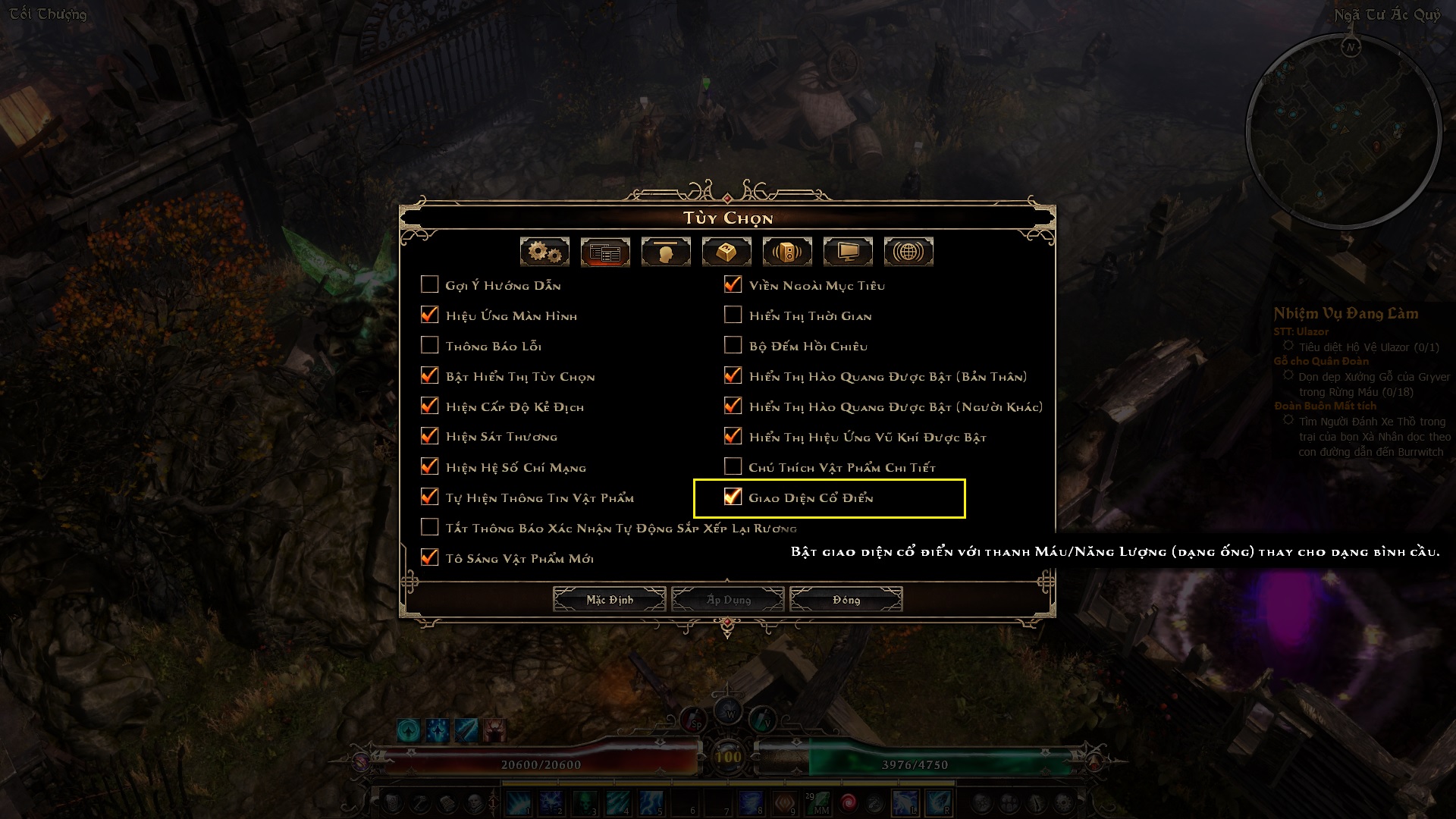Screen dimensions: 1456x819
Task: Enable the Gợi Ý Hướng Dẫn checkbox
Action: 430,284
